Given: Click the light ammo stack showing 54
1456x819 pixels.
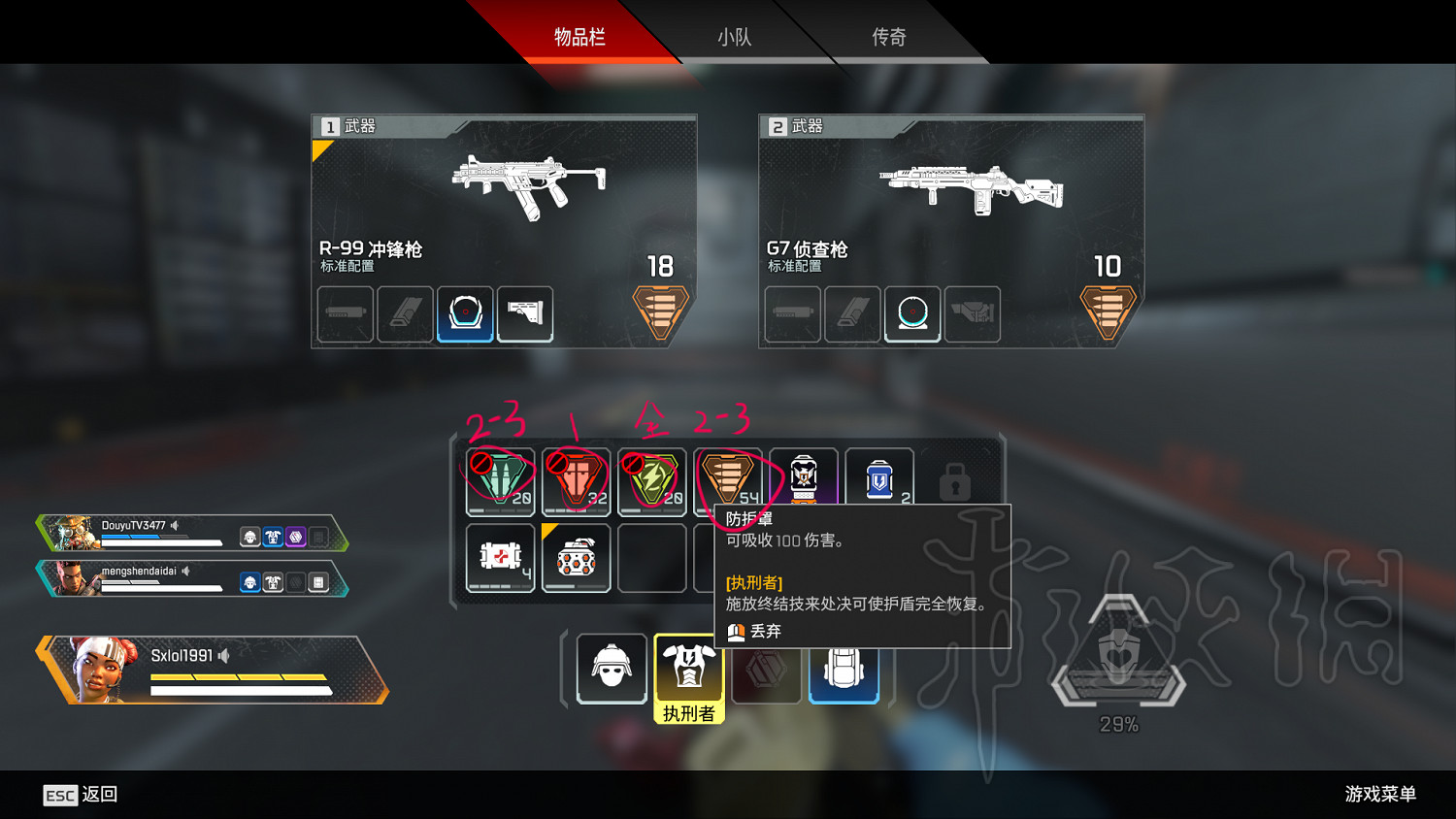Looking at the screenshot, I should (x=729, y=477).
